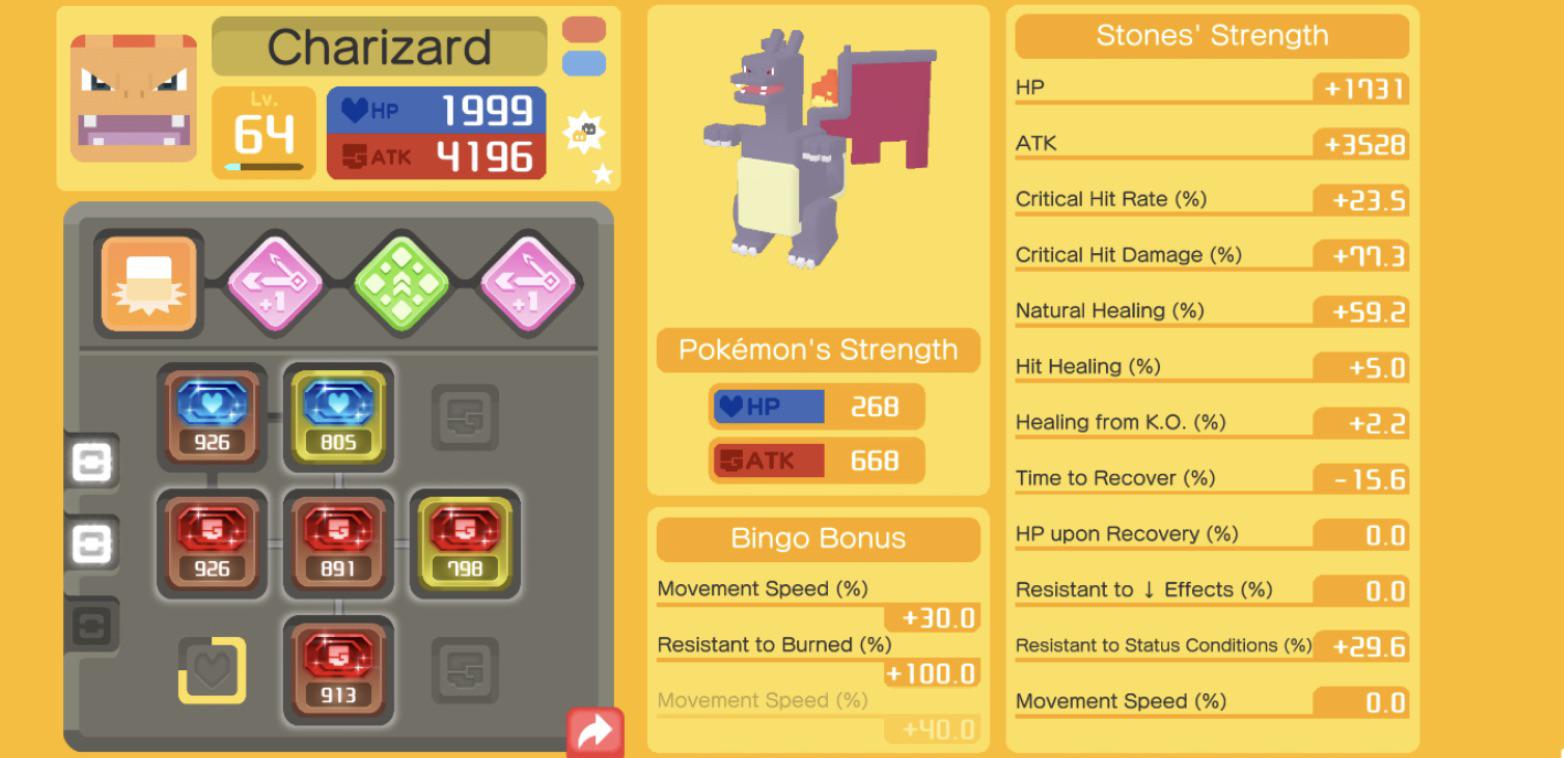Tap the red share arrow button
Screen dimensions: 1564x758
(594, 729)
